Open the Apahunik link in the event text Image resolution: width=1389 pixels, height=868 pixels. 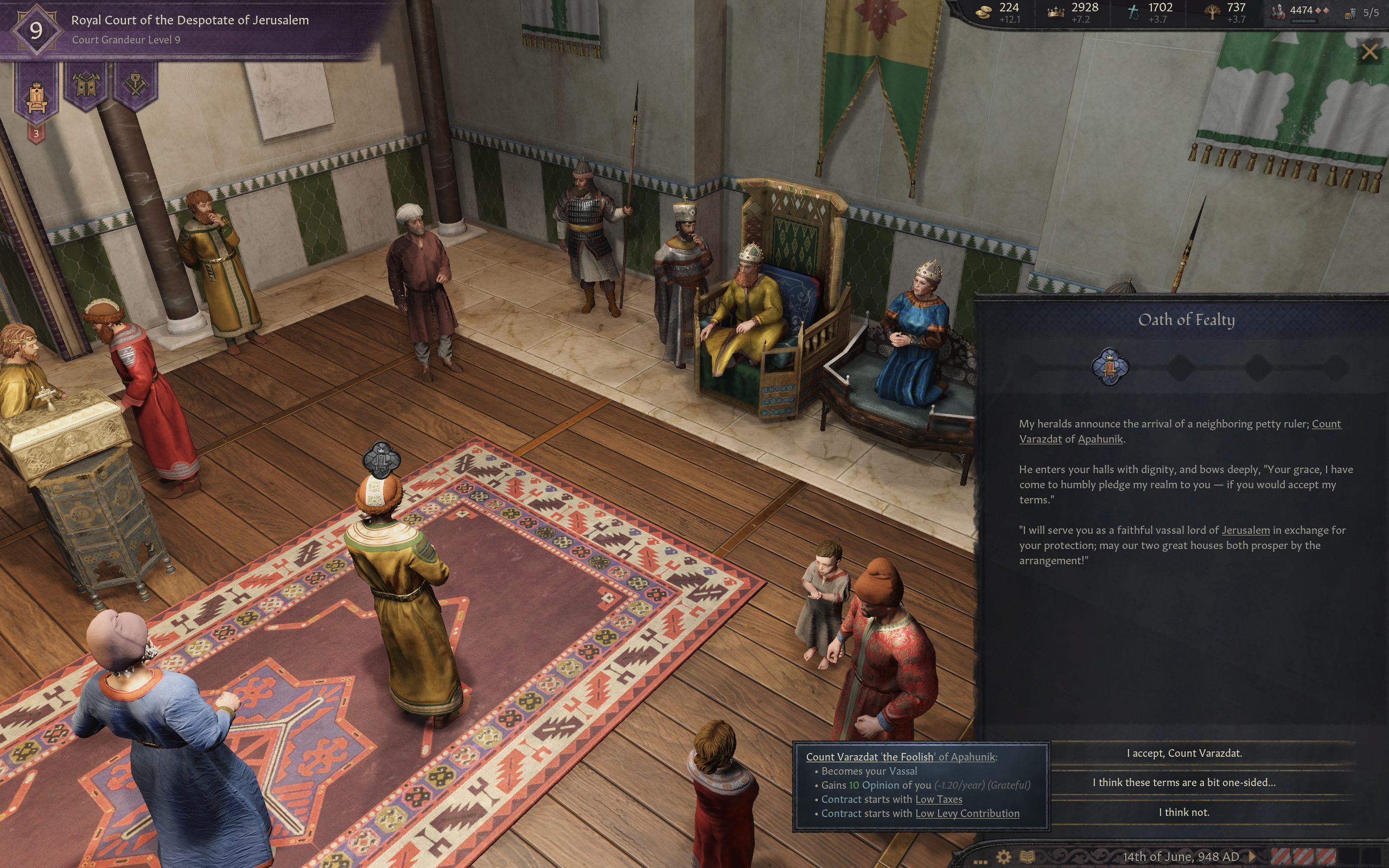tap(1100, 439)
